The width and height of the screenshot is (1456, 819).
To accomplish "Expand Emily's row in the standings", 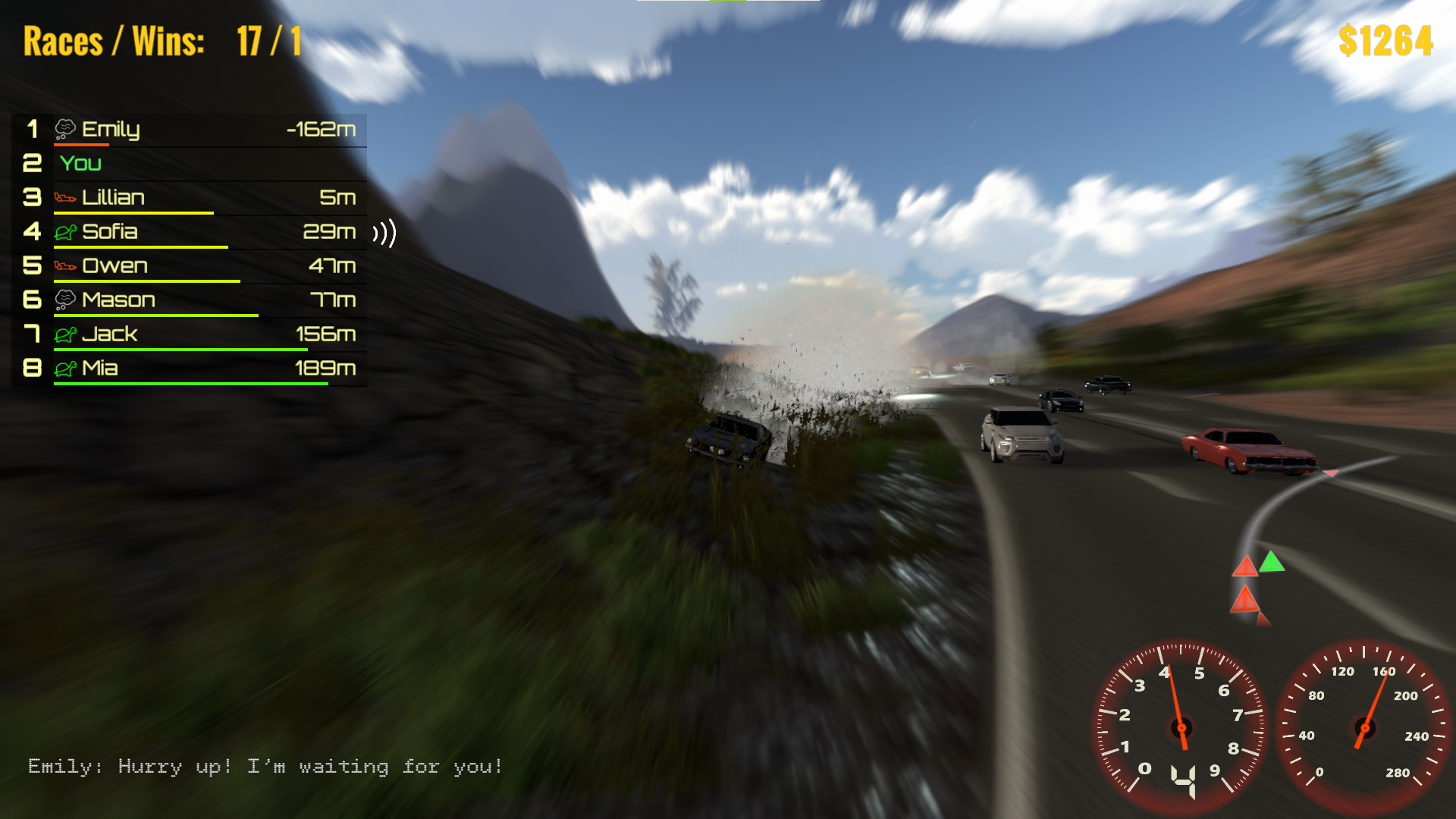I will pos(190,129).
